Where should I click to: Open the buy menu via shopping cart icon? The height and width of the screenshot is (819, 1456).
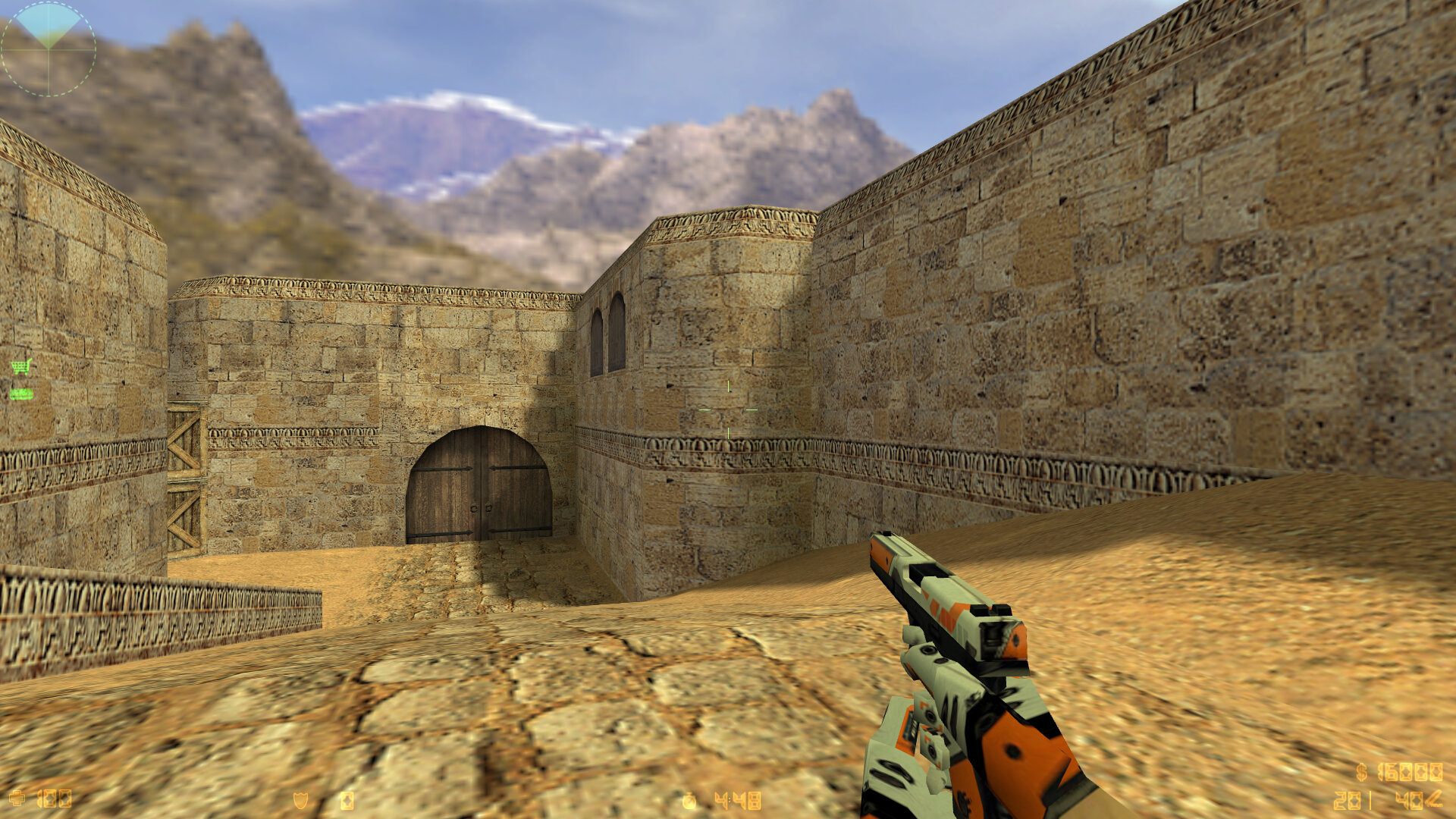21,367
